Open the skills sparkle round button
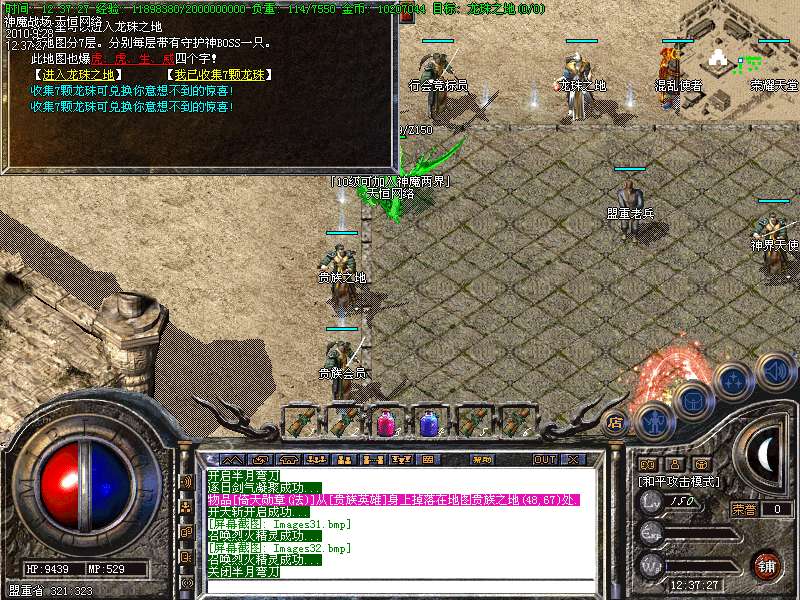This screenshot has height=600, width=800. pyautogui.click(x=734, y=381)
